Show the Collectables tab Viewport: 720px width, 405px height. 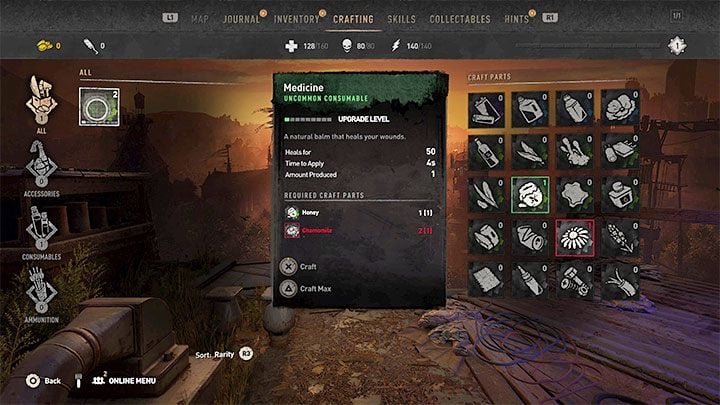point(459,18)
